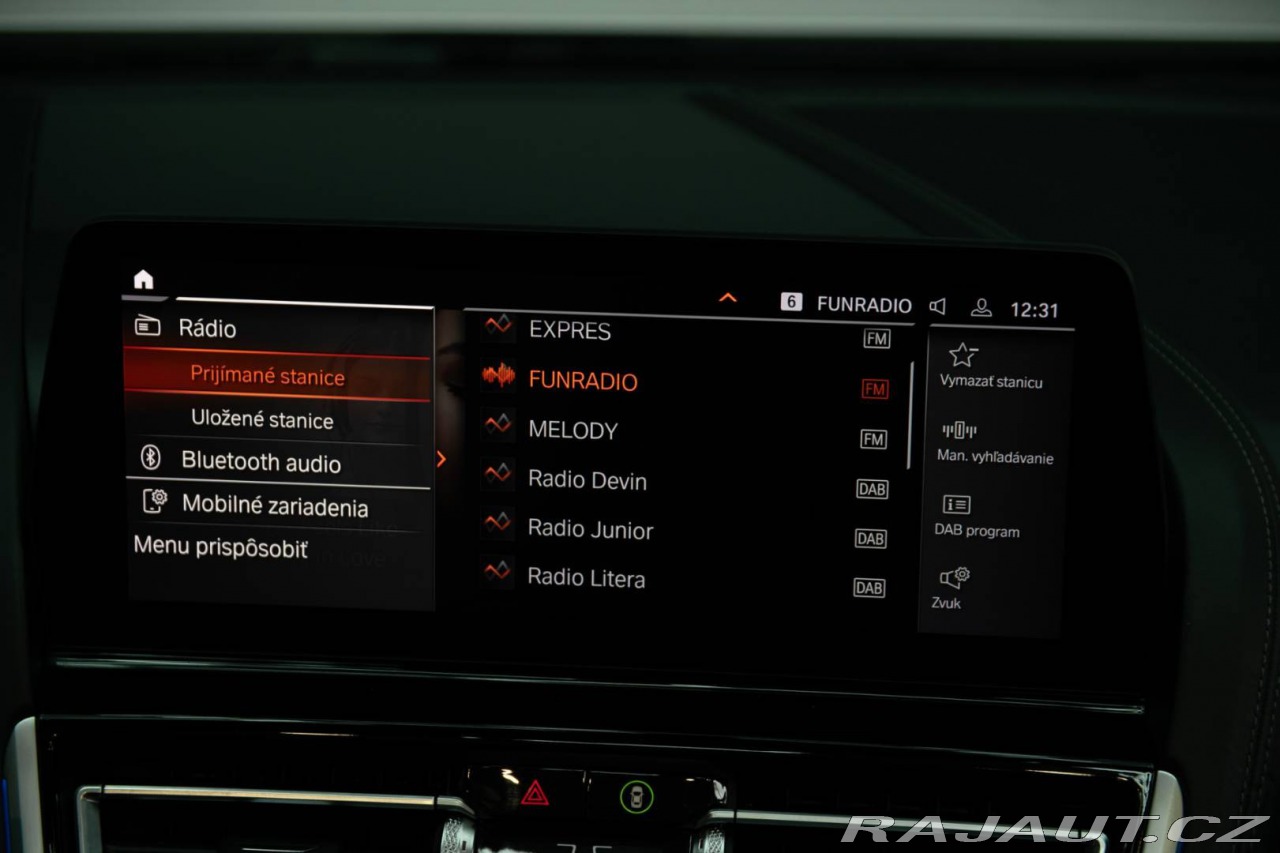The width and height of the screenshot is (1280, 853).
Task: Play the Radio Junior station
Action: [590, 529]
